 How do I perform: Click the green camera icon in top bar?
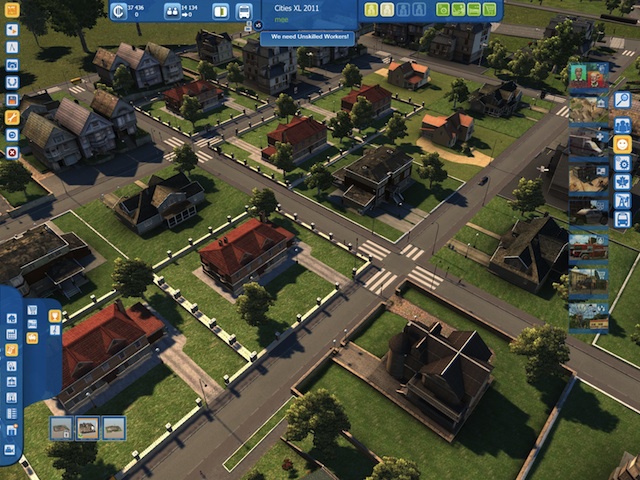click(x=444, y=10)
